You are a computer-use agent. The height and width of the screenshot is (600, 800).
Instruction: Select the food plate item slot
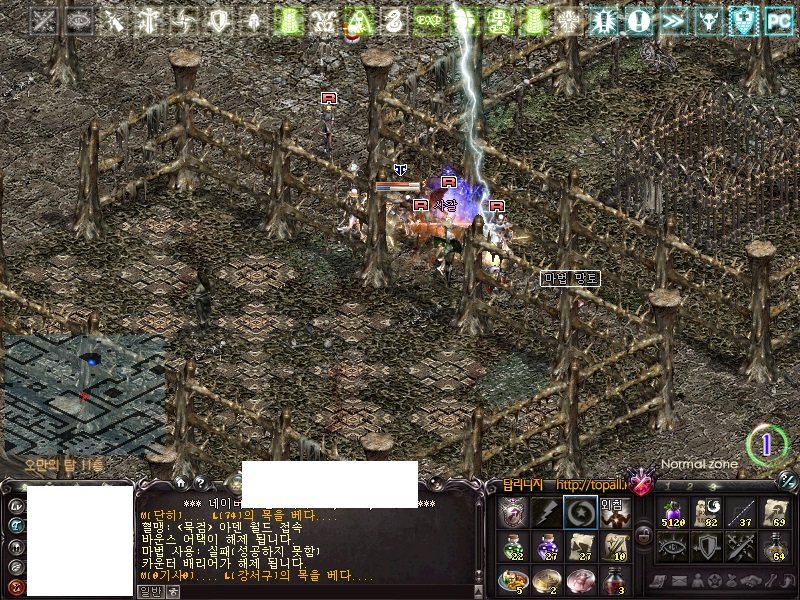click(x=513, y=580)
